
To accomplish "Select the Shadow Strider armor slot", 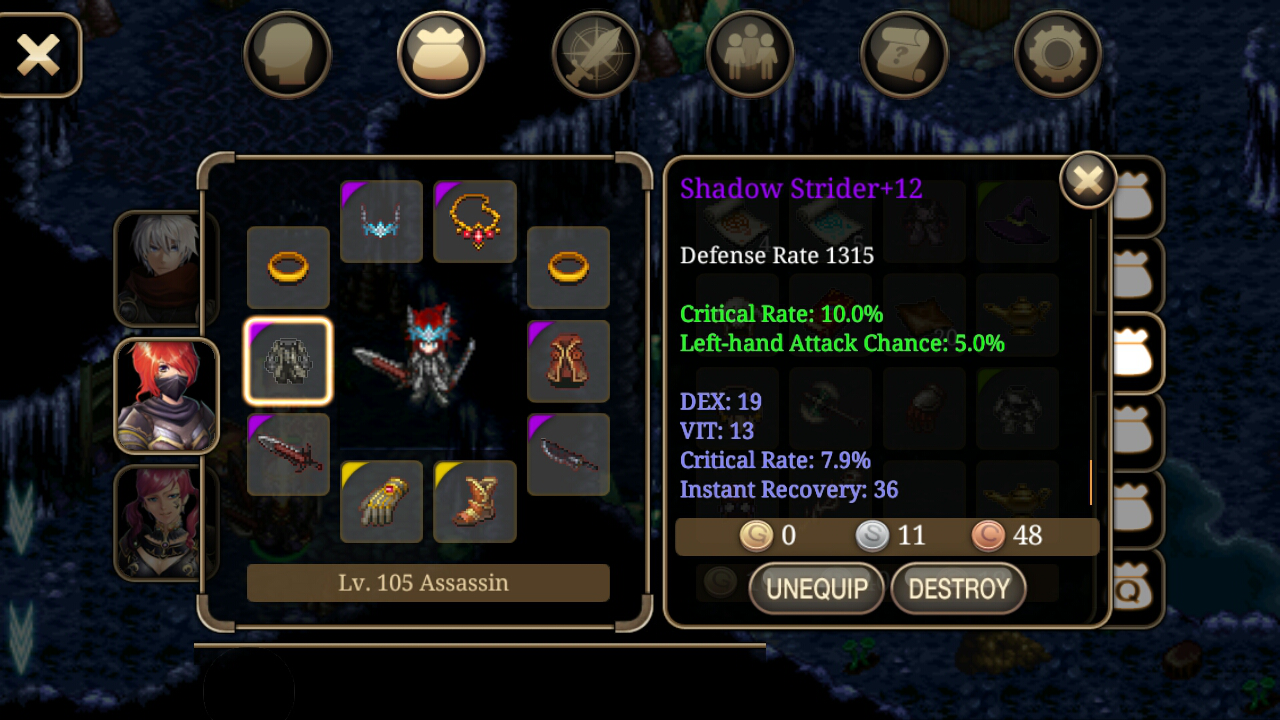I will coord(288,361).
